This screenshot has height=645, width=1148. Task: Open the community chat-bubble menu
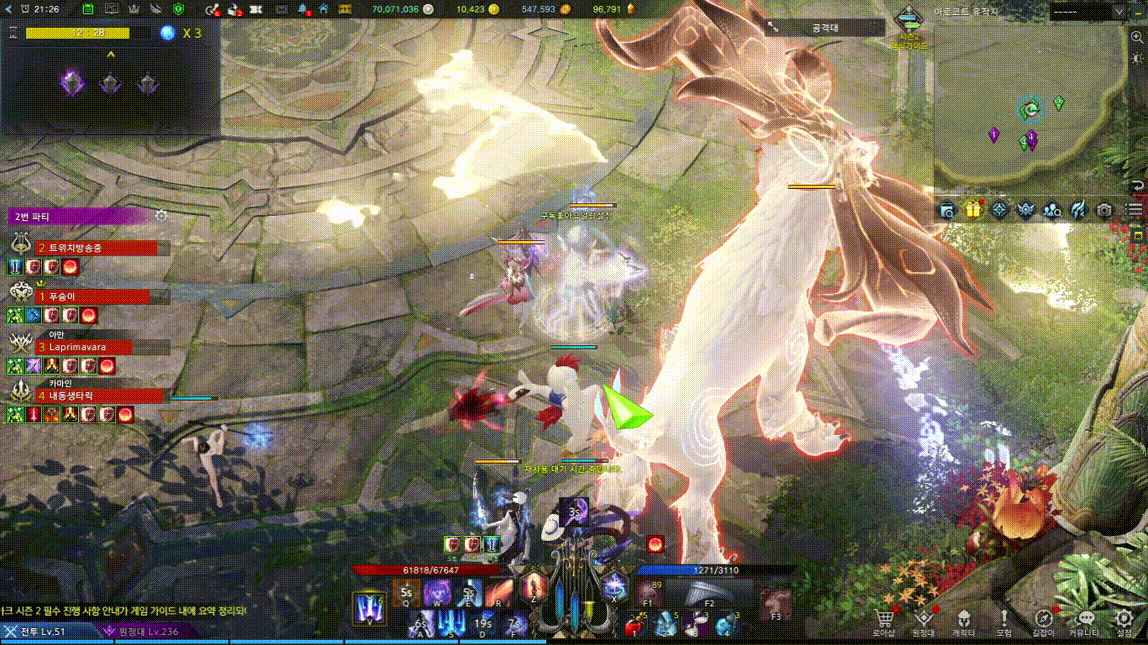pos(1085,620)
